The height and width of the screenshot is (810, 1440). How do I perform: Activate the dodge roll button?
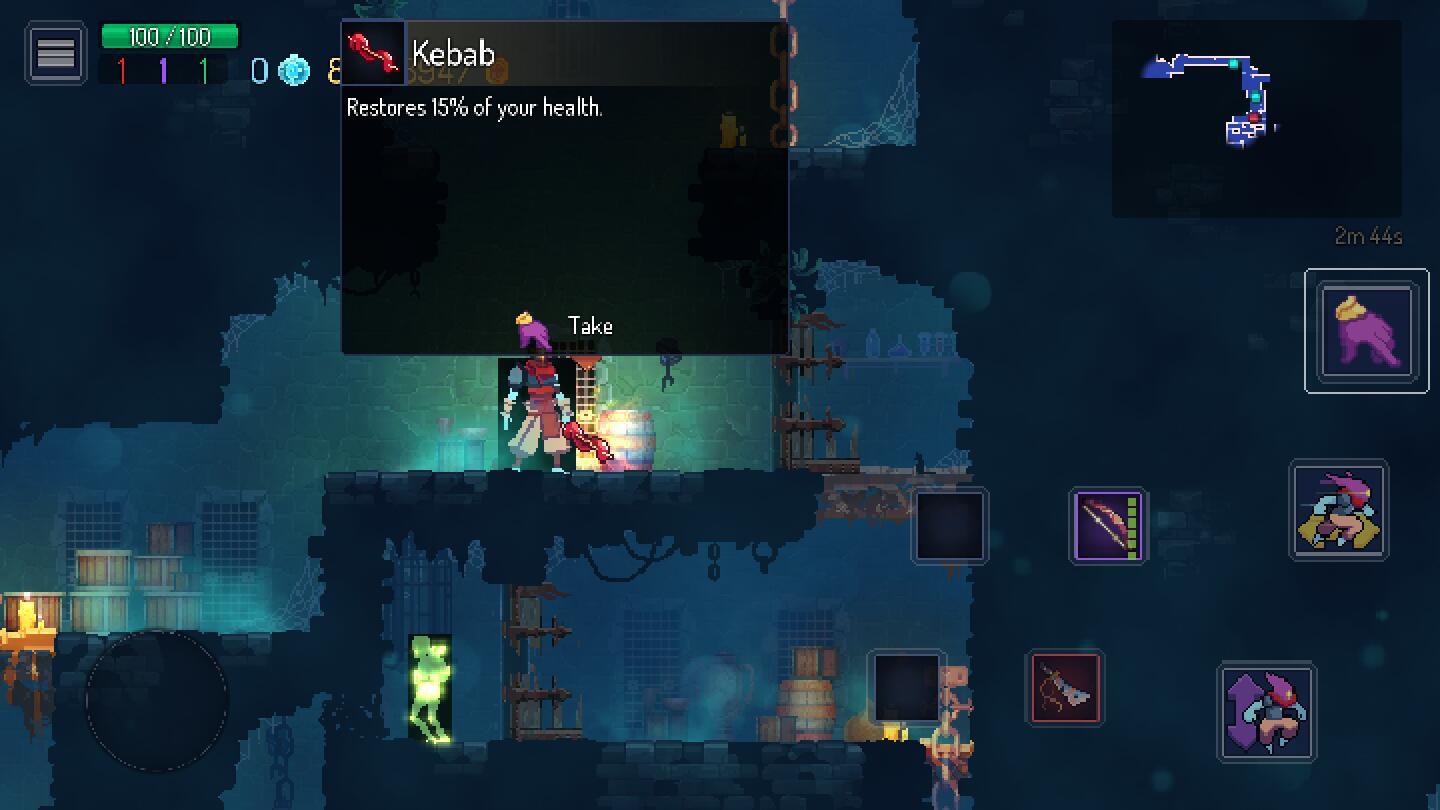tap(1339, 510)
